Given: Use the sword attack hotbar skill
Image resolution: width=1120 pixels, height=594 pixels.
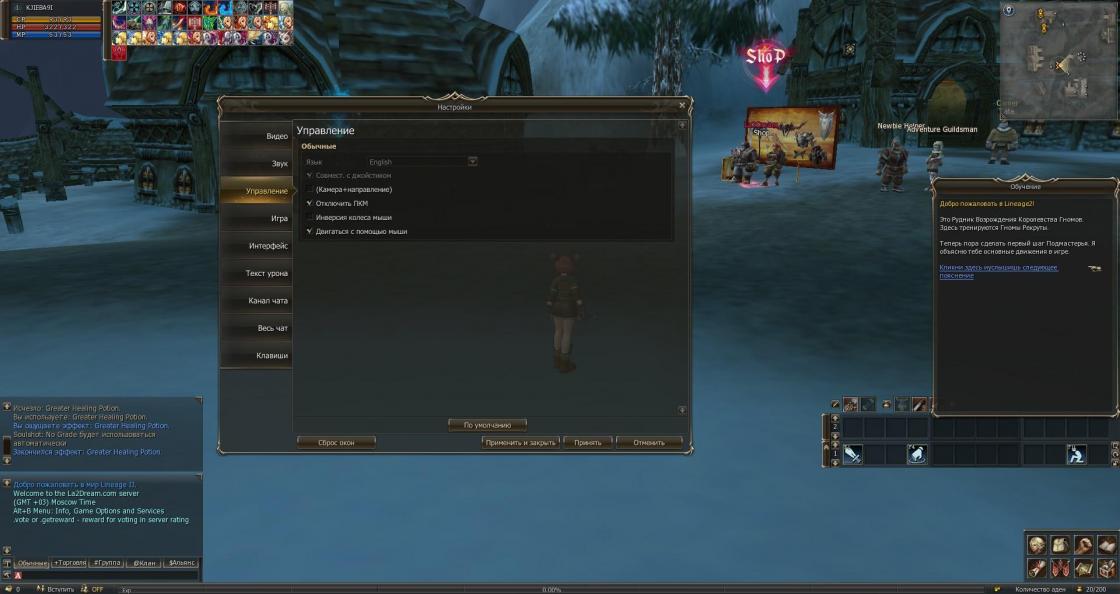Looking at the screenshot, I should coord(852,454).
